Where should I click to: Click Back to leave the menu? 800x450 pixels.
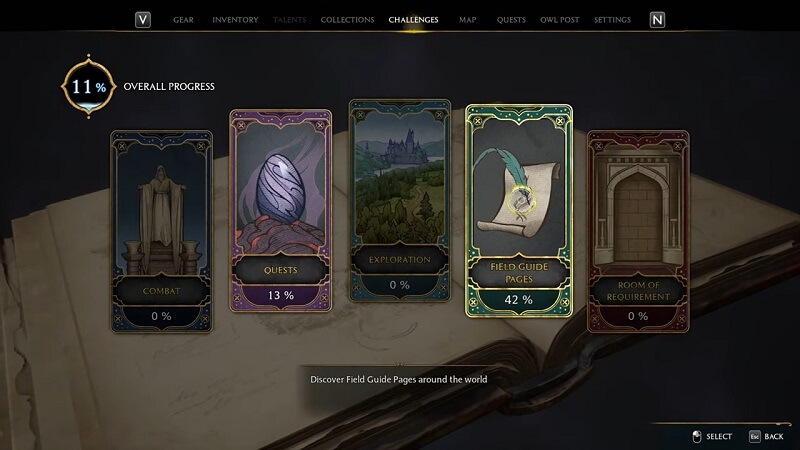coord(765,436)
